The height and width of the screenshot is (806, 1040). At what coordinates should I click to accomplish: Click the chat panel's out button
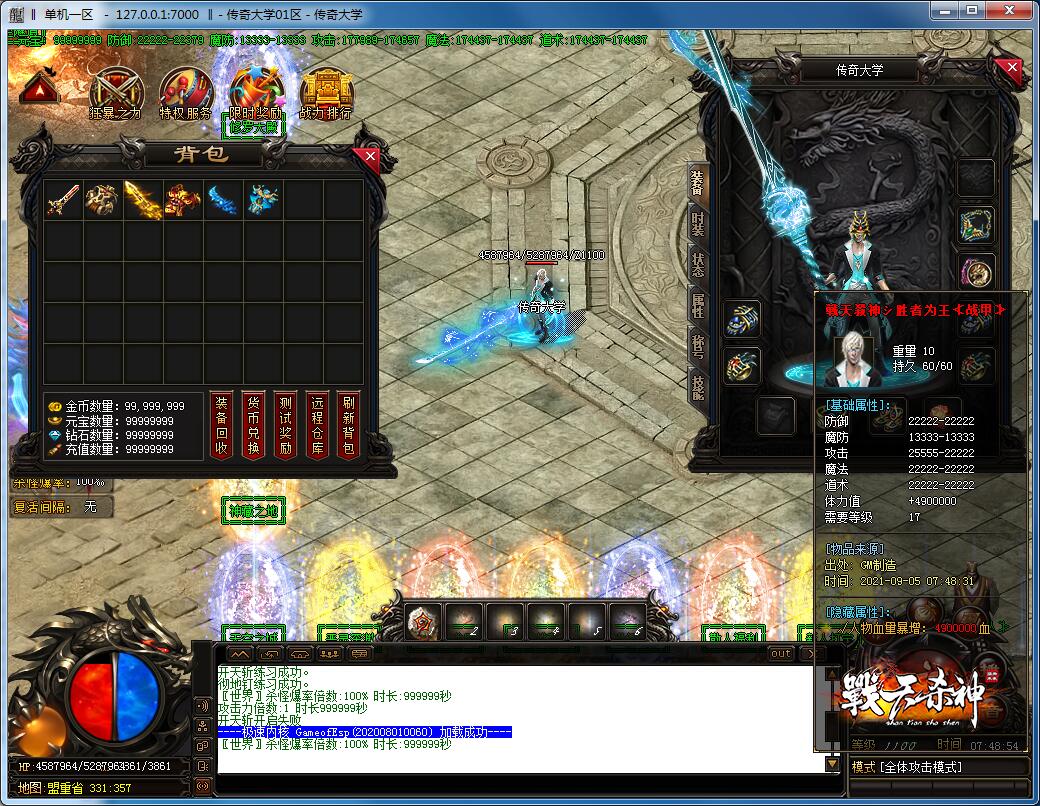[x=780, y=653]
